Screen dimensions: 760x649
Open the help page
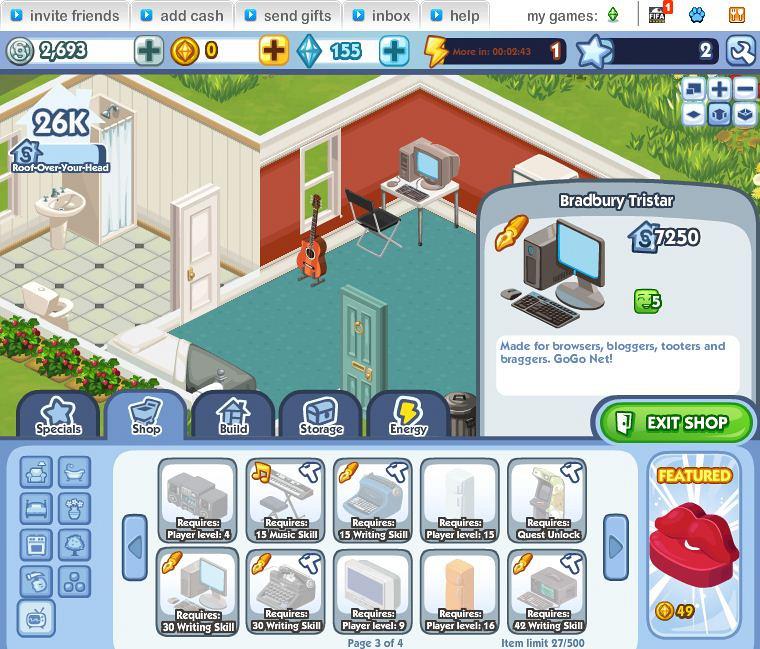pos(453,16)
